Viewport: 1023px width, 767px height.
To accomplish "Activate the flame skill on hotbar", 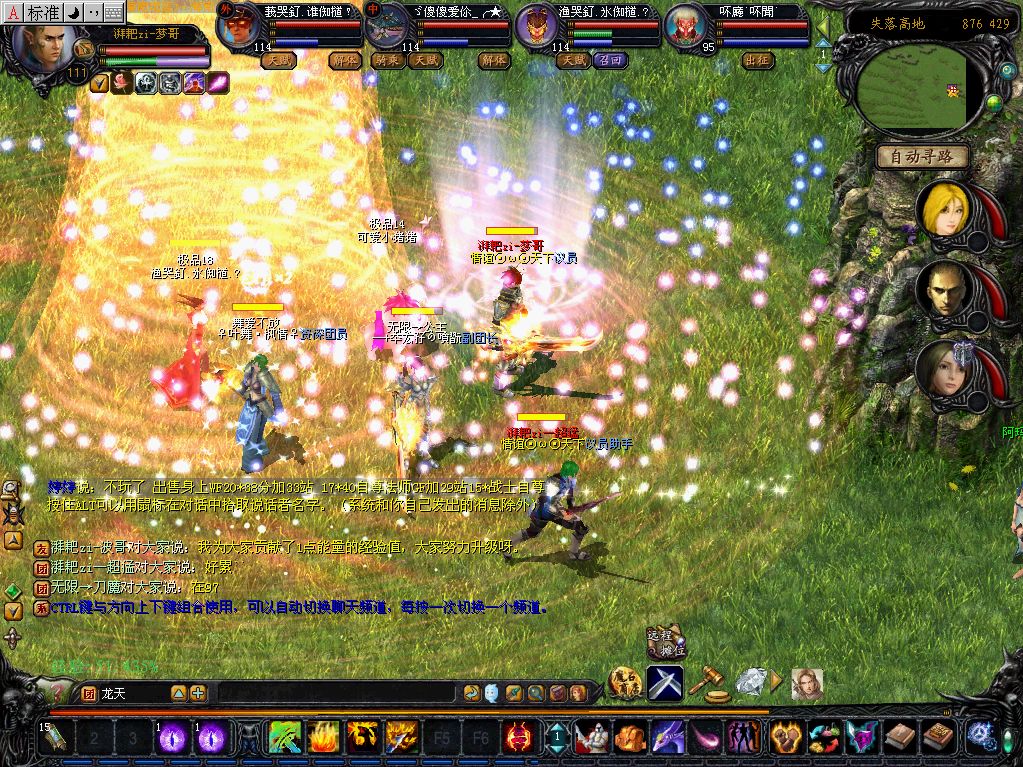I will pos(324,738).
